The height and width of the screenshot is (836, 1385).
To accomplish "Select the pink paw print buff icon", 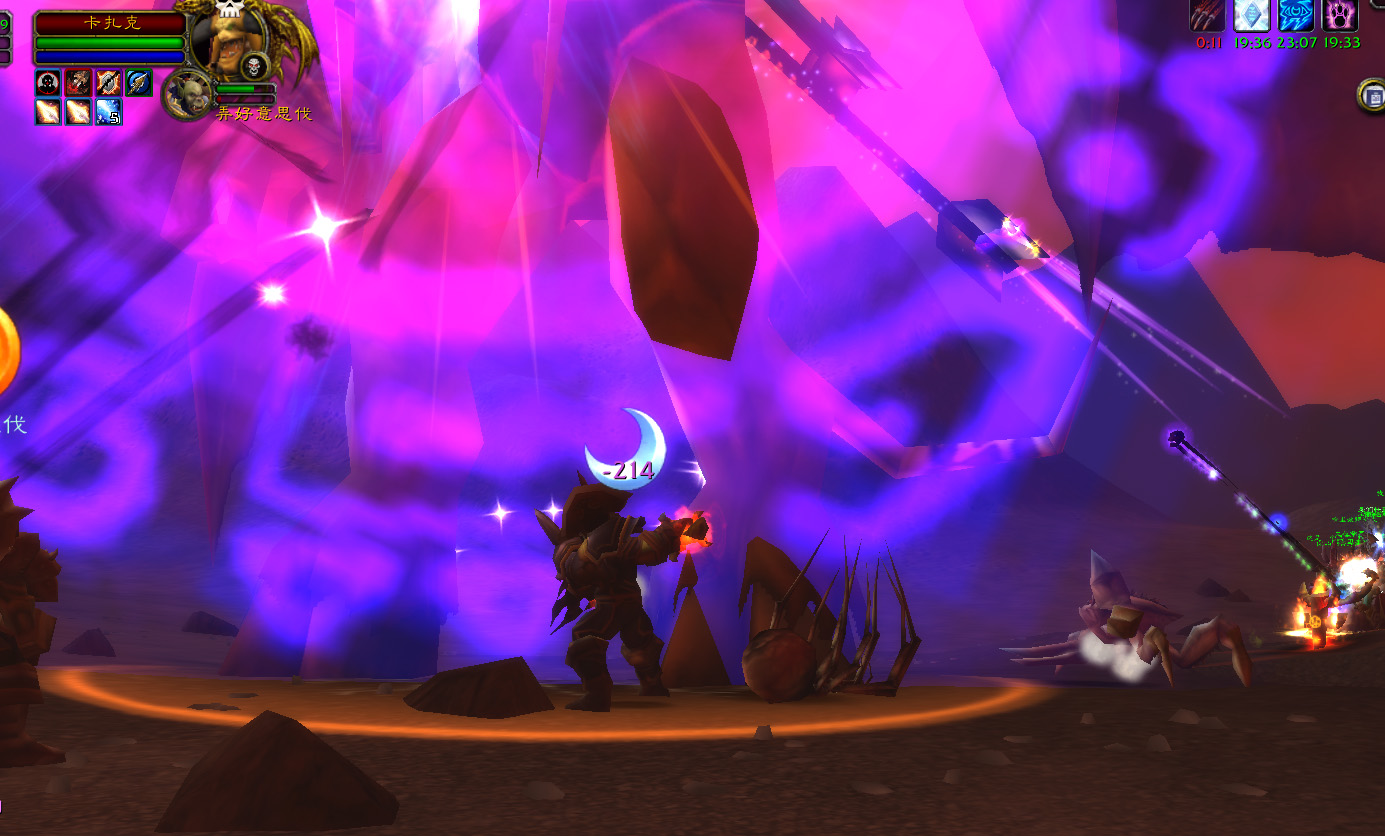I will [x=1340, y=15].
